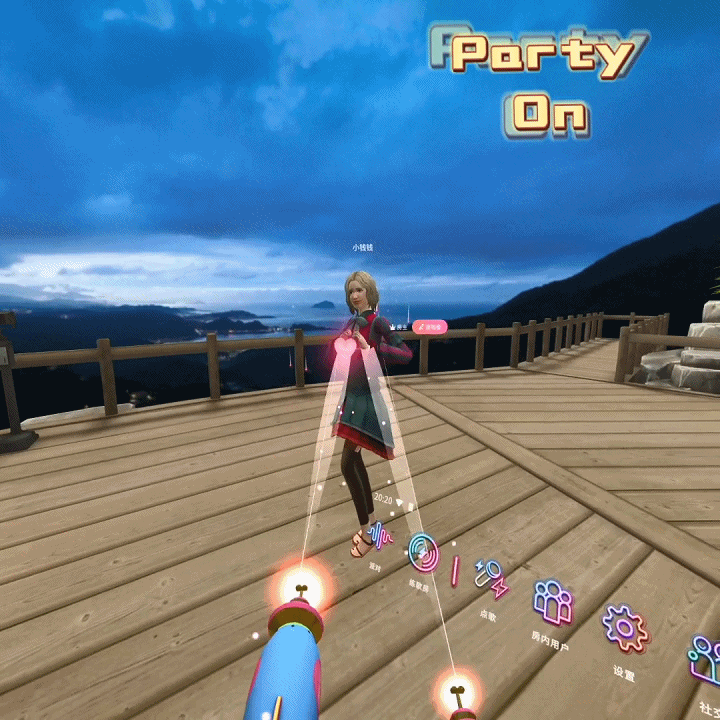Open the social icon at the screen edge
Image resolution: width=720 pixels, height=720 pixels.
705,660
